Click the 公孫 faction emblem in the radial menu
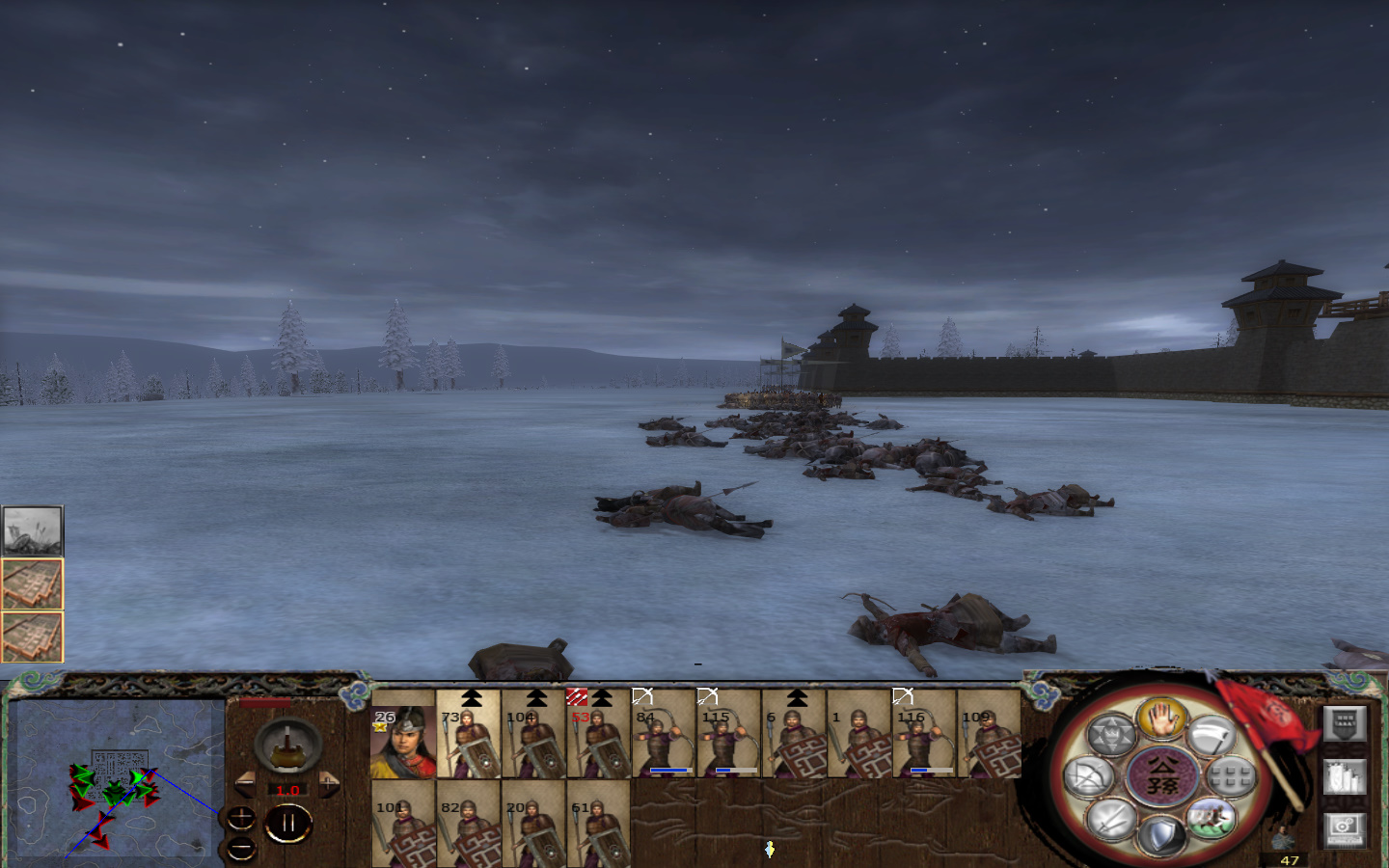The width and height of the screenshot is (1389, 868). [x=1163, y=776]
